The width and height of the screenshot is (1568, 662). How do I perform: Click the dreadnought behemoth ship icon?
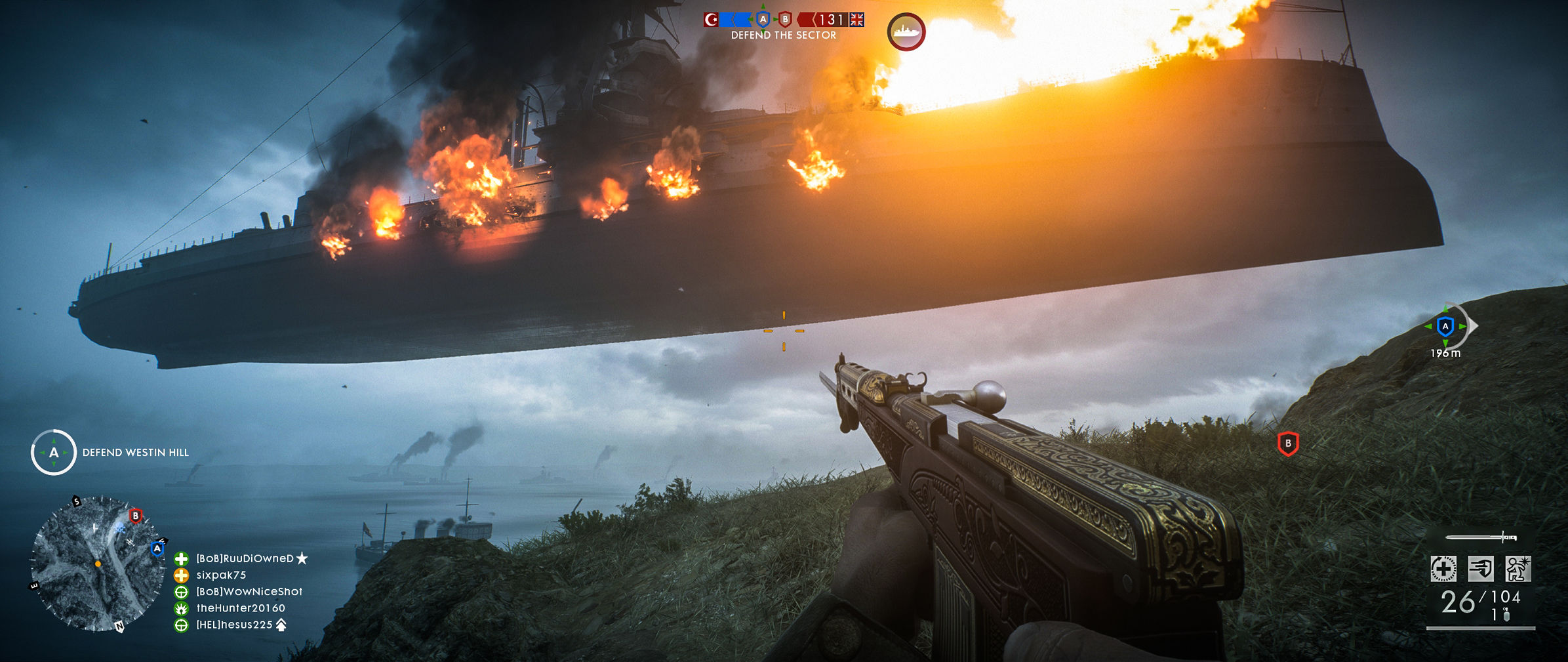906,31
